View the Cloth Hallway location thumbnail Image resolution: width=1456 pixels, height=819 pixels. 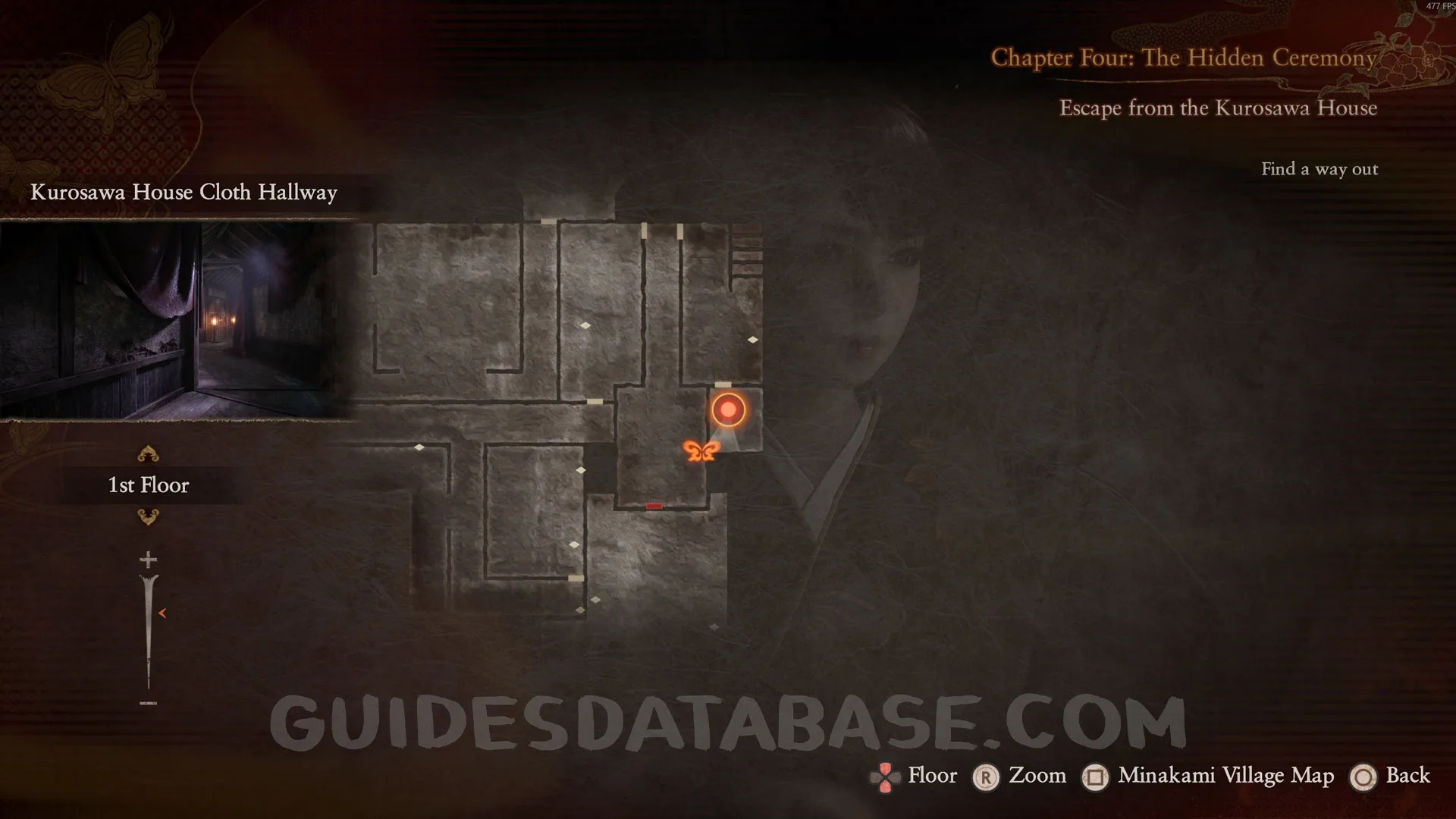[x=176, y=320]
